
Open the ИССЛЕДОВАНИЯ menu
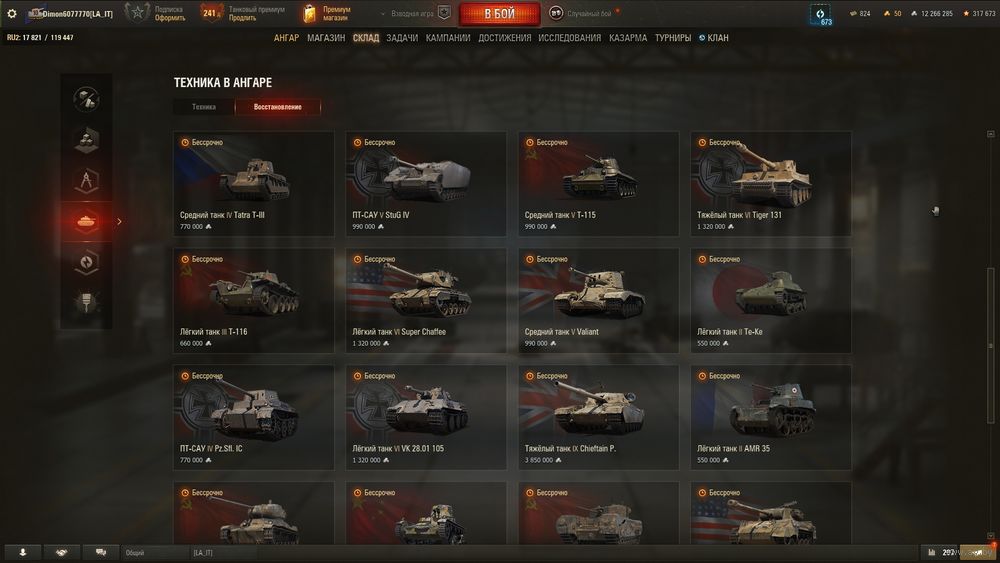click(570, 38)
